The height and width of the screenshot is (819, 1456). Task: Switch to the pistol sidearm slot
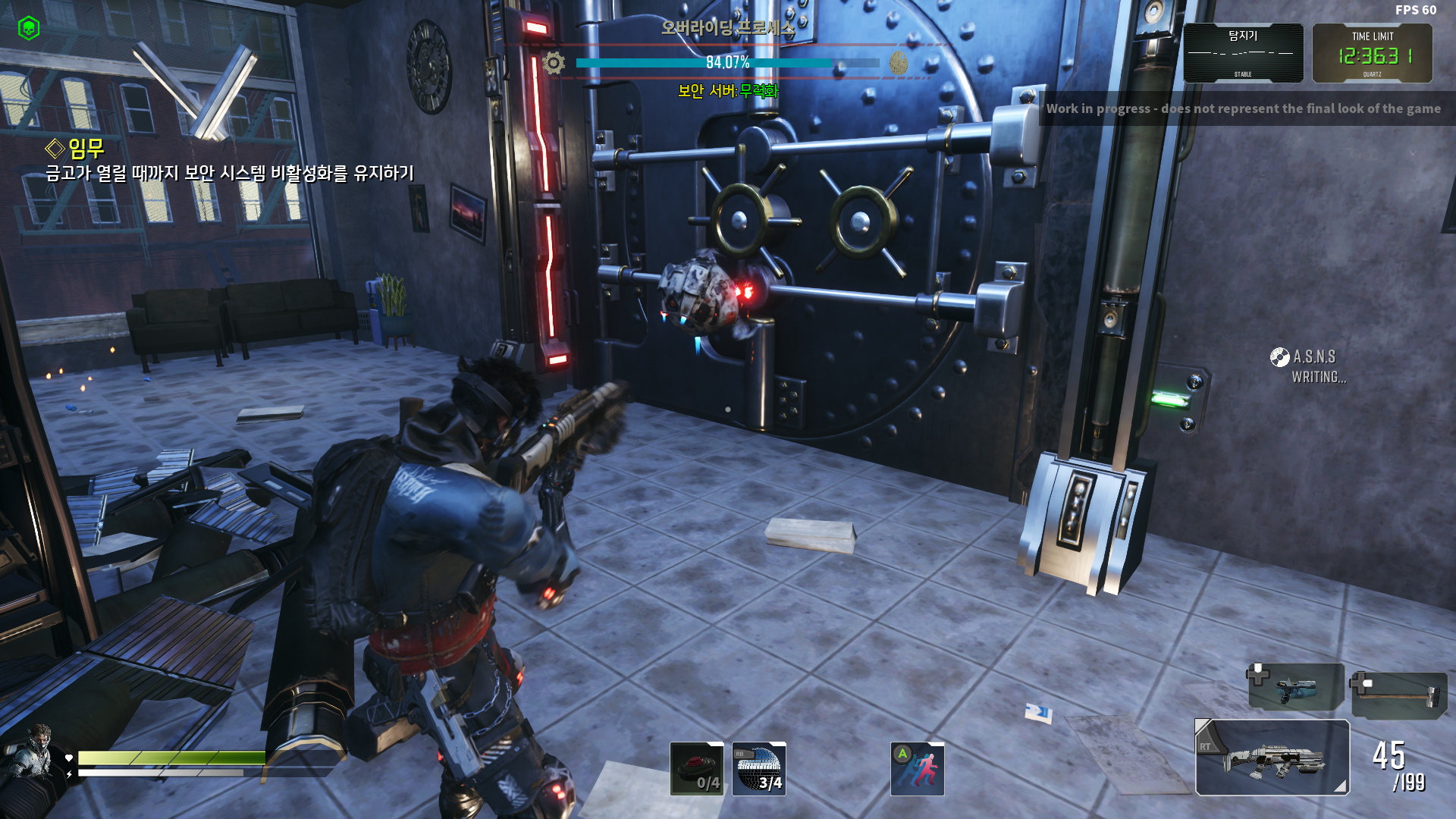pos(1296,687)
